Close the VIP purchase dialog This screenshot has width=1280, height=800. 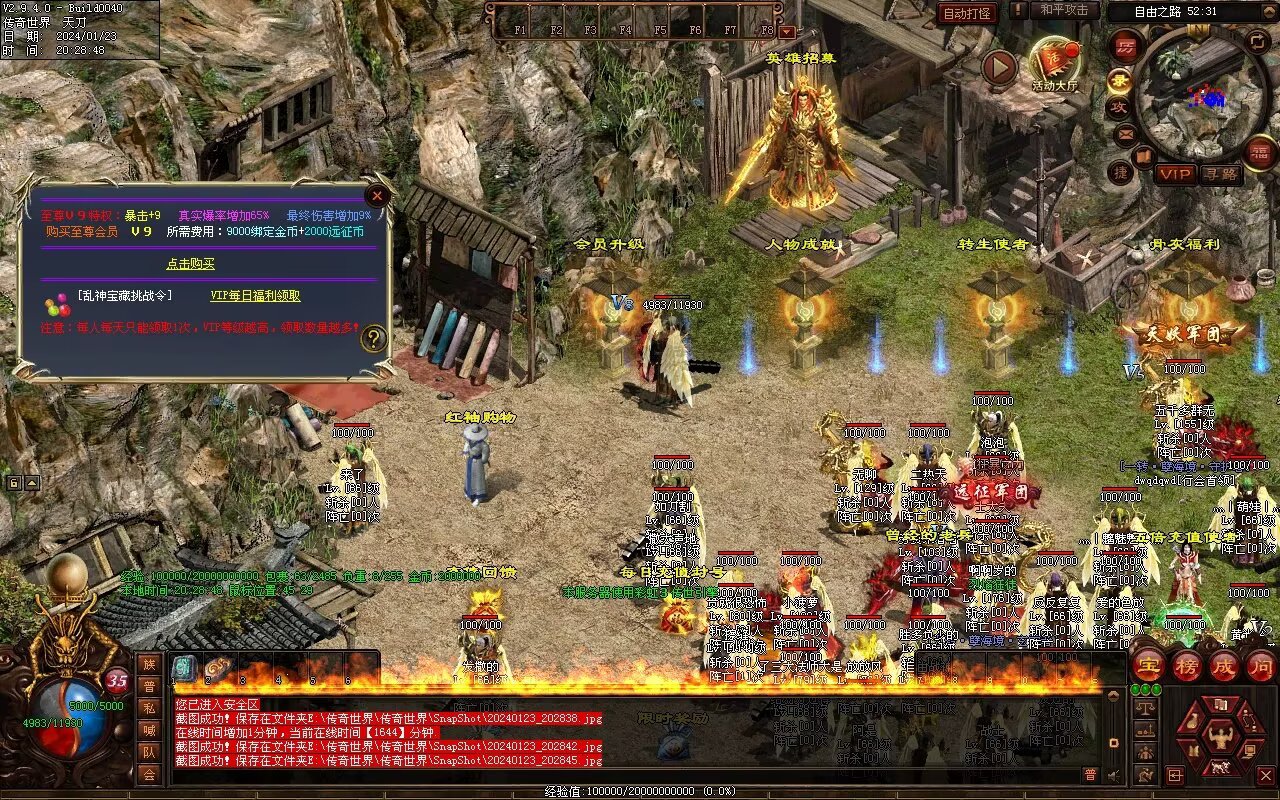pyautogui.click(x=377, y=196)
